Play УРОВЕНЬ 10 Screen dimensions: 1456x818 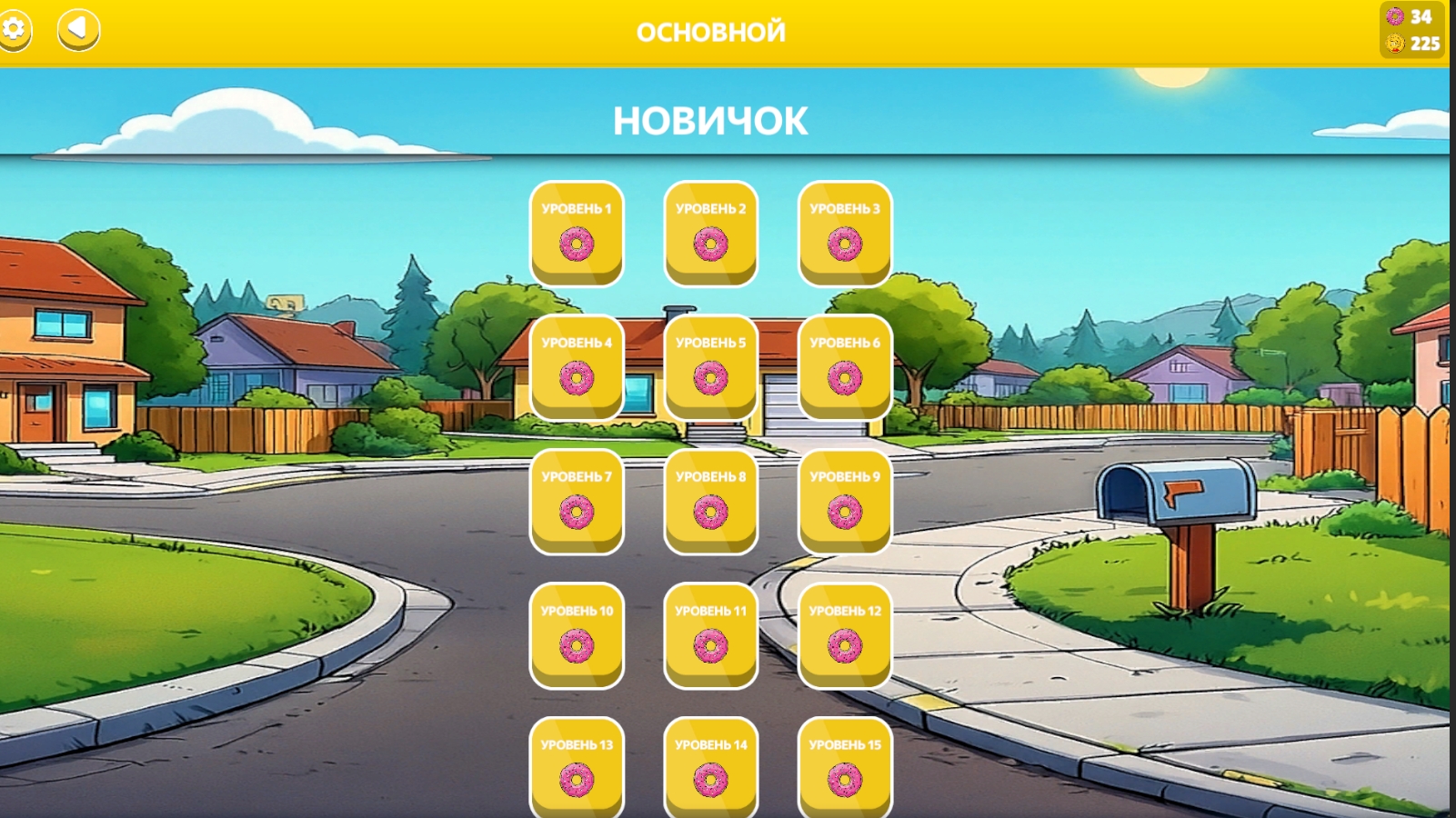[576, 634]
